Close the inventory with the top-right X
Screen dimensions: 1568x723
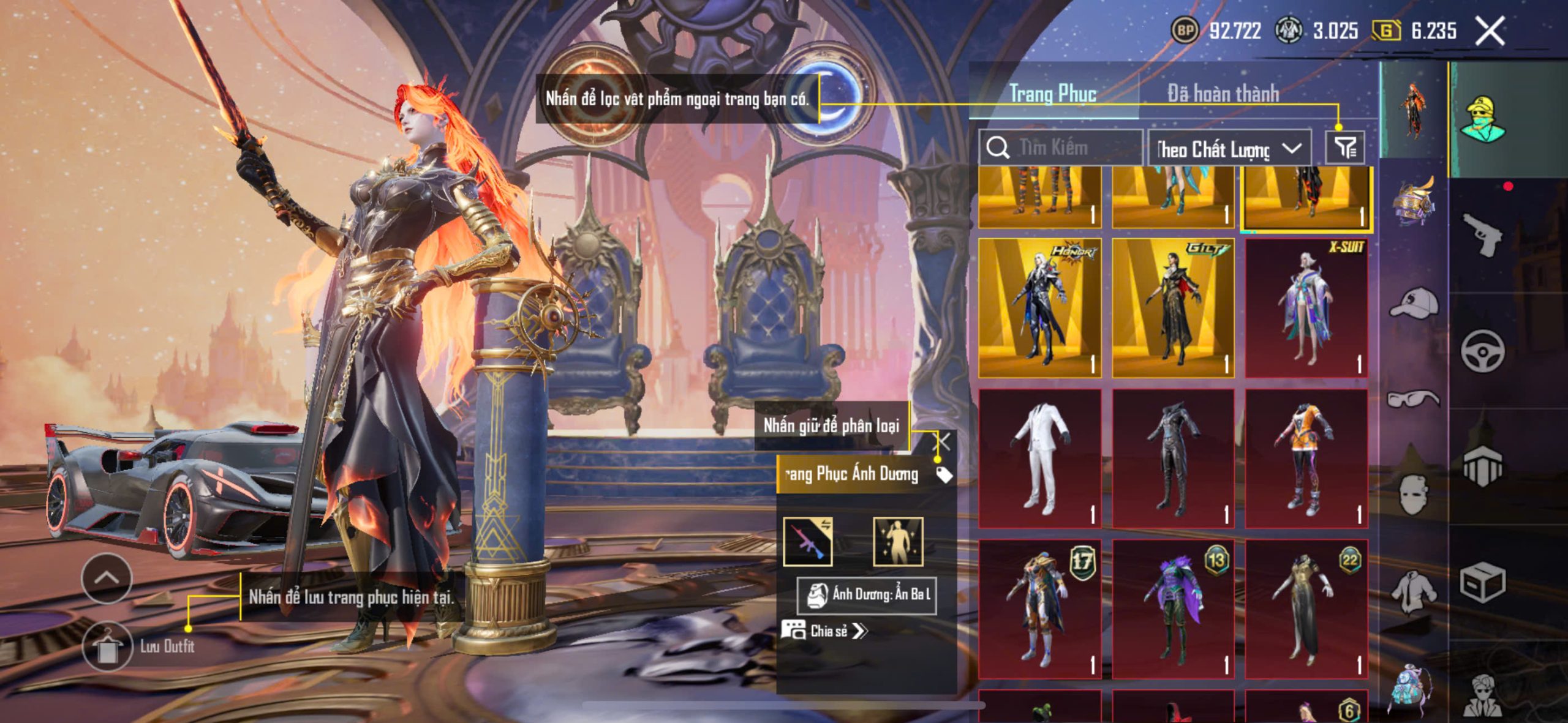(x=1490, y=31)
